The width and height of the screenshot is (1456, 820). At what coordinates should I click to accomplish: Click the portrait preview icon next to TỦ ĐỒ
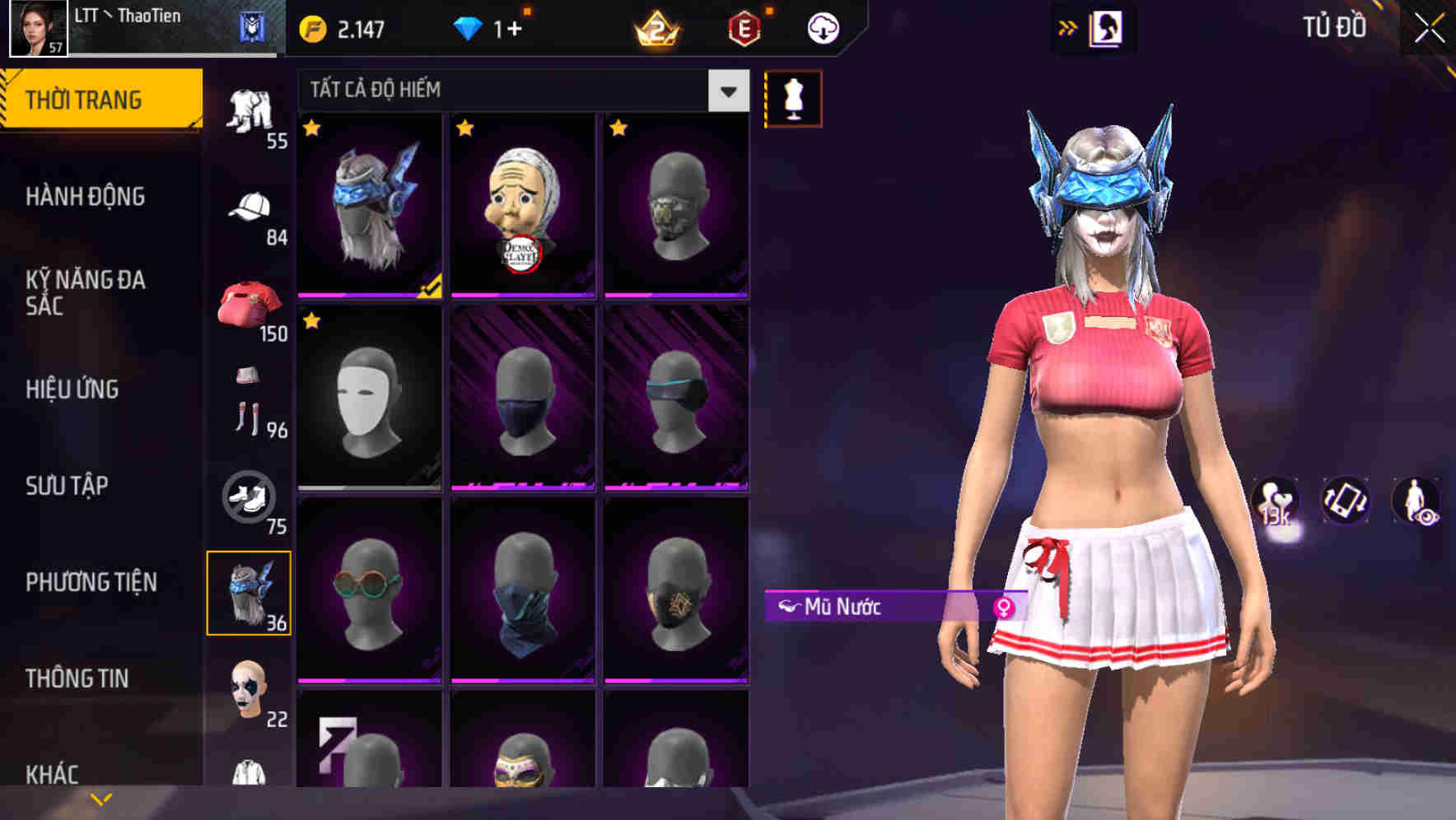1108,27
